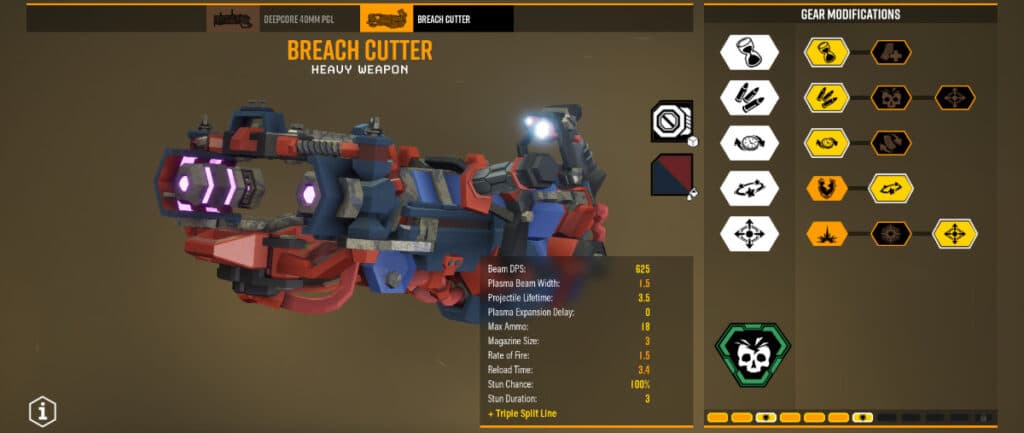Select the white looping-arrows tier 4 hexagon

click(x=750, y=188)
